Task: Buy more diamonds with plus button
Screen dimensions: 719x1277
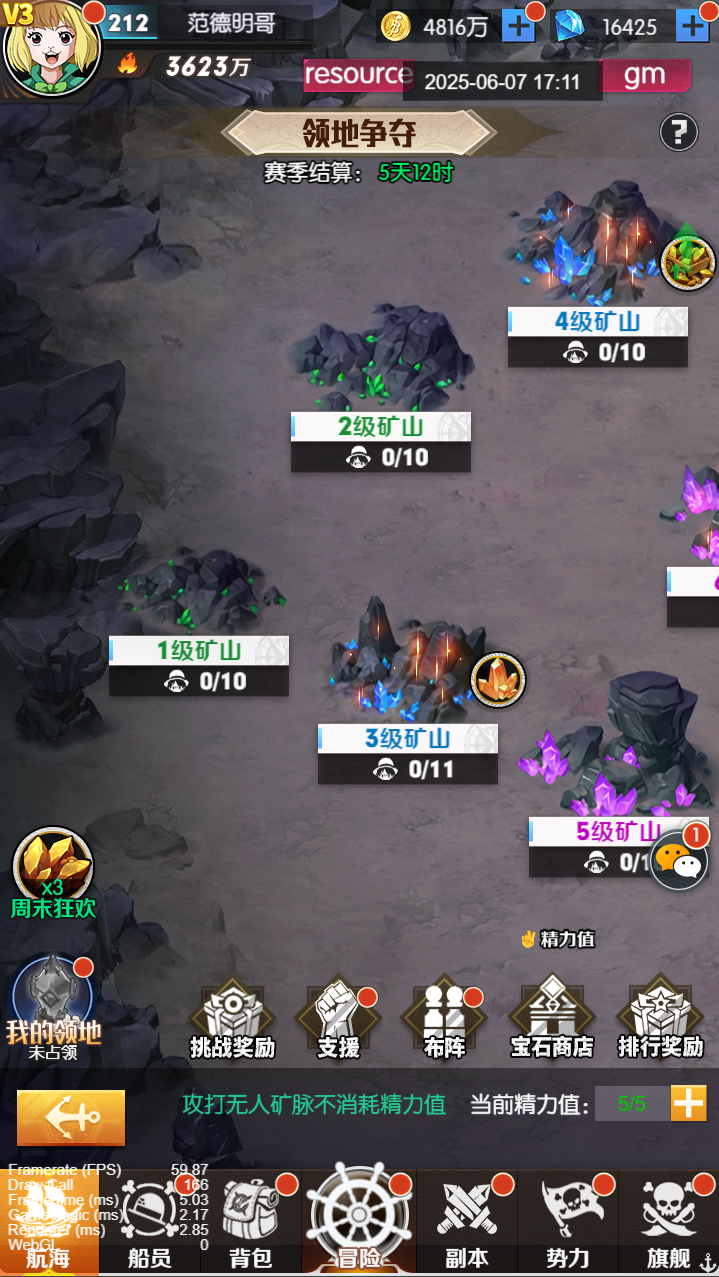Action: [x=692, y=26]
